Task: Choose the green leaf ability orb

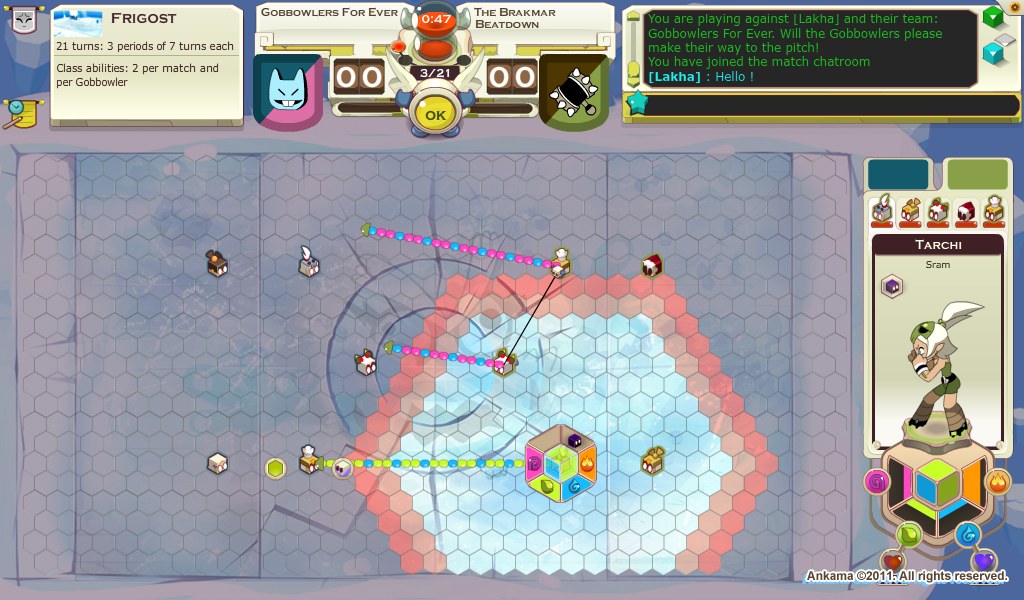Action: pos(909,535)
